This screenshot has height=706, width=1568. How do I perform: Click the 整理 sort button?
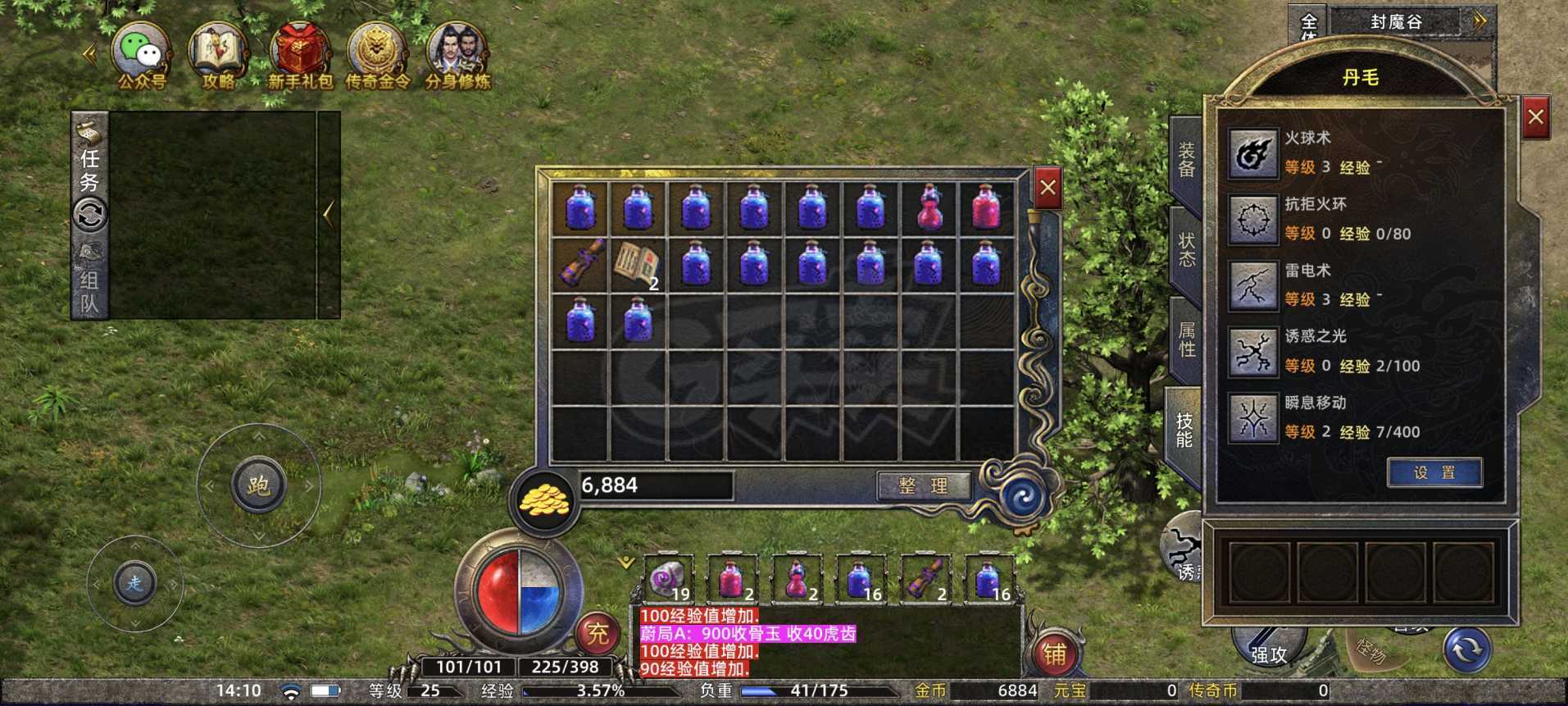pyautogui.click(x=923, y=485)
